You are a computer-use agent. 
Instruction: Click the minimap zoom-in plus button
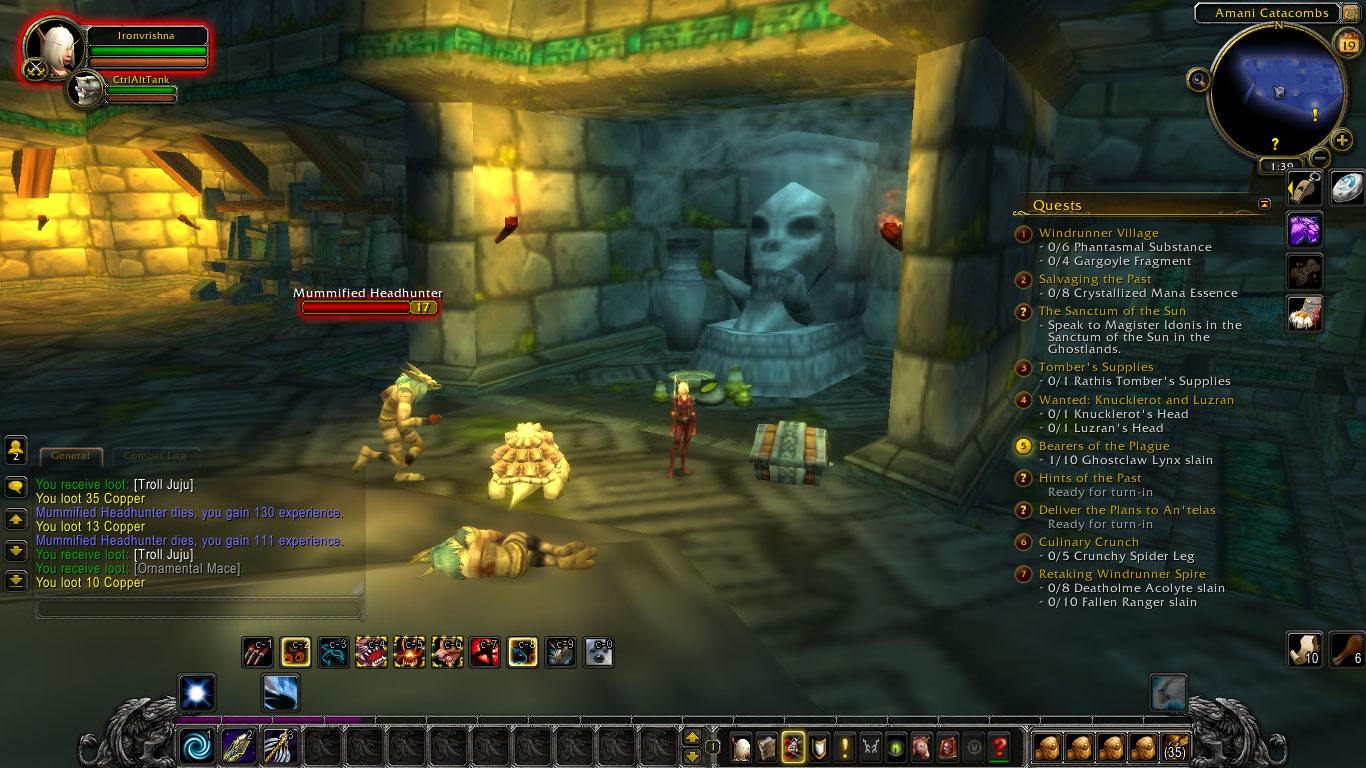[1342, 141]
